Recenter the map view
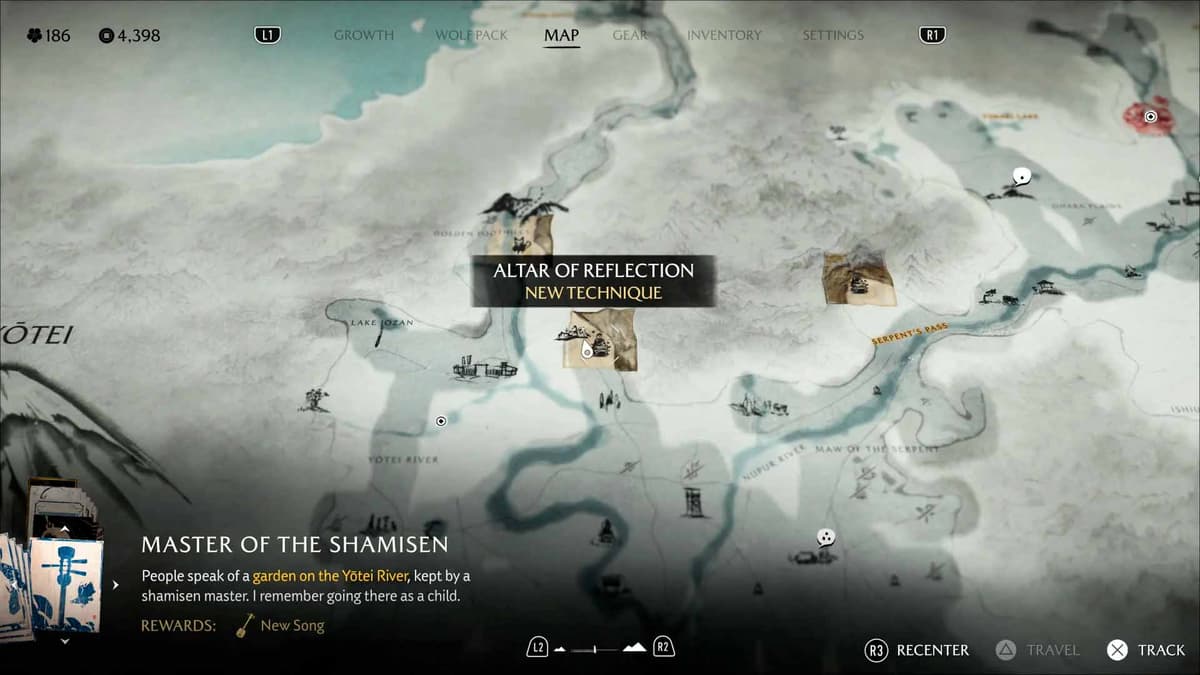1200x675 pixels. click(x=917, y=650)
